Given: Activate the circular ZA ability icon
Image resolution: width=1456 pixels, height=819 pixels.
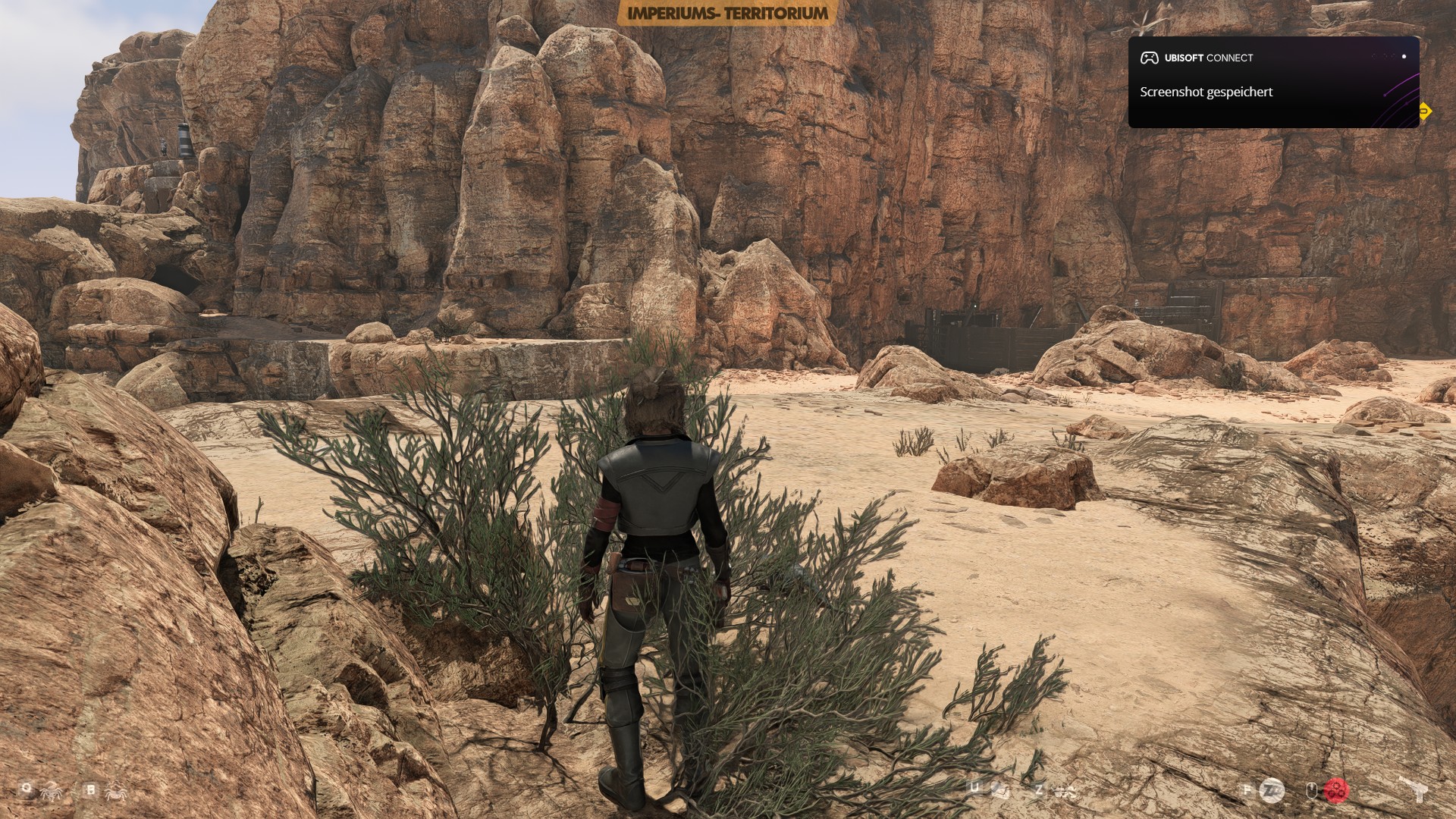Looking at the screenshot, I should 1272,791.
